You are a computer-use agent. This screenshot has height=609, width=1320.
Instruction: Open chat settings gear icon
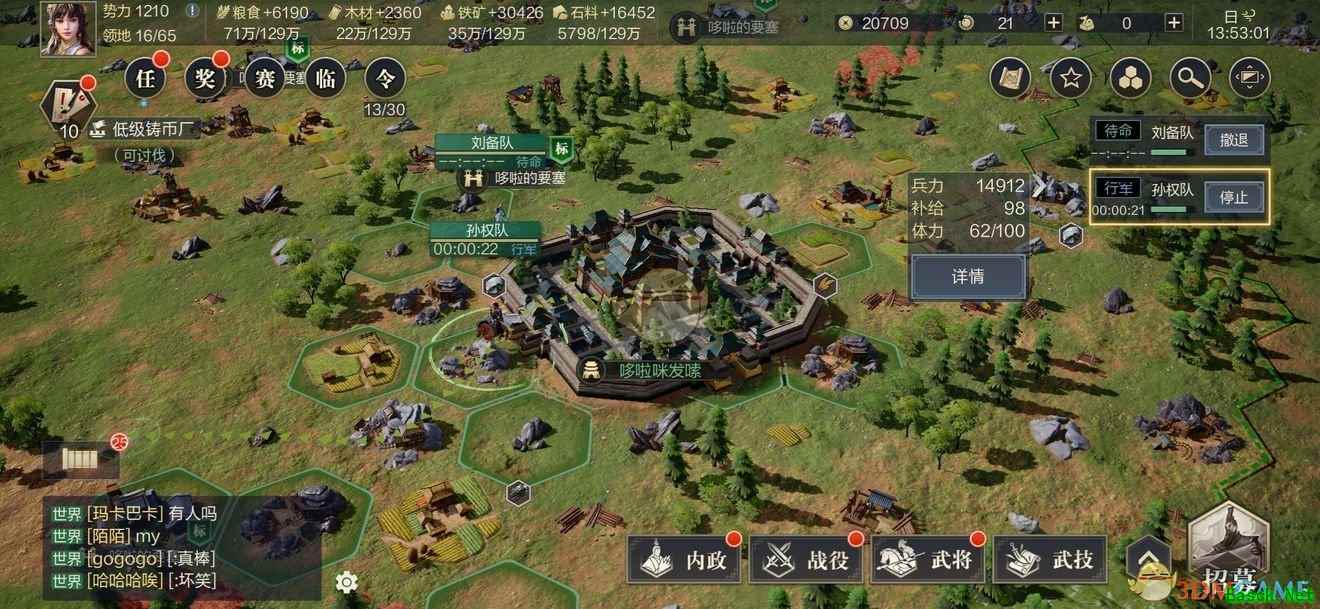(x=346, y=582)
